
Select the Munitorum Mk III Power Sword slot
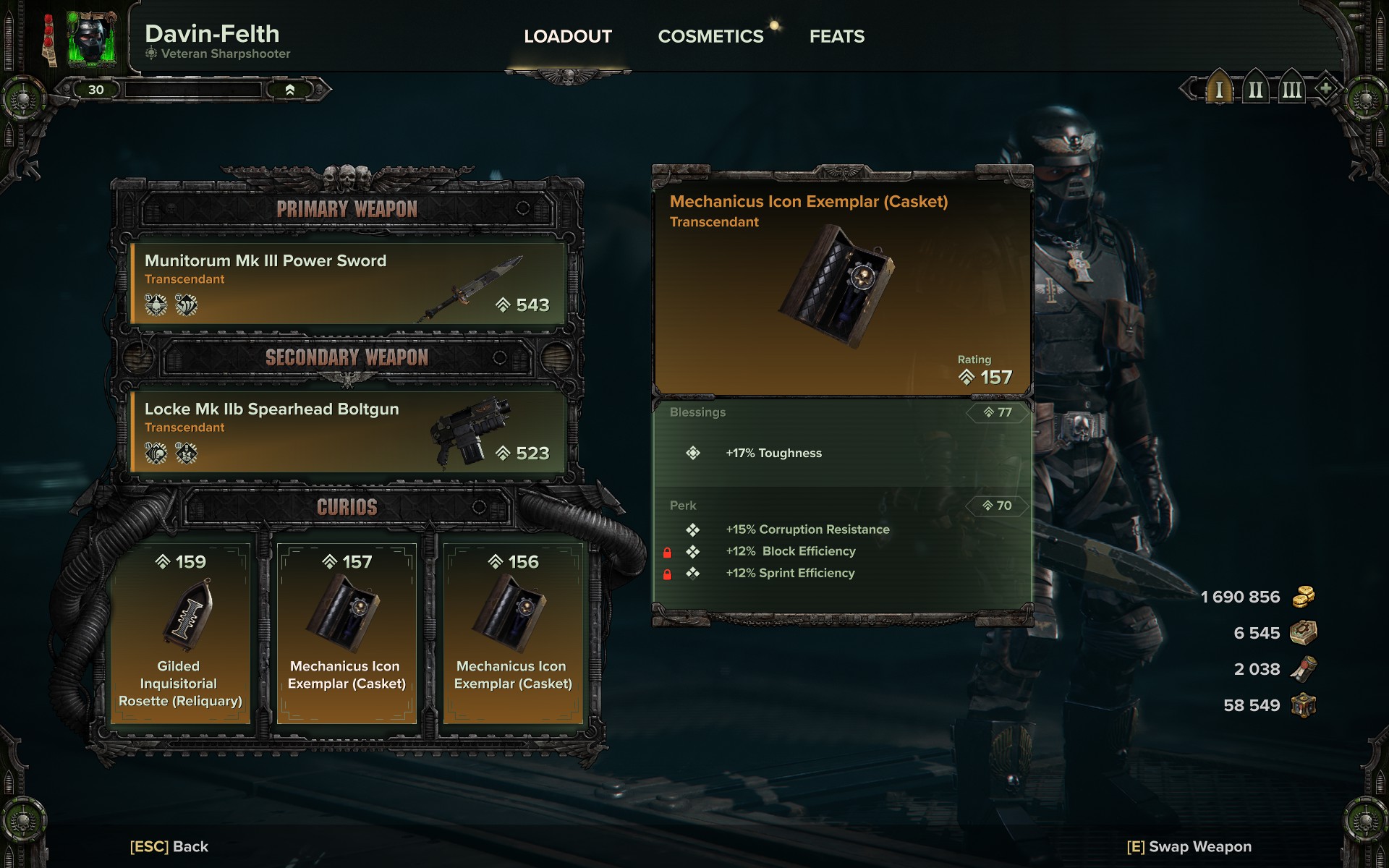point(347,284)
